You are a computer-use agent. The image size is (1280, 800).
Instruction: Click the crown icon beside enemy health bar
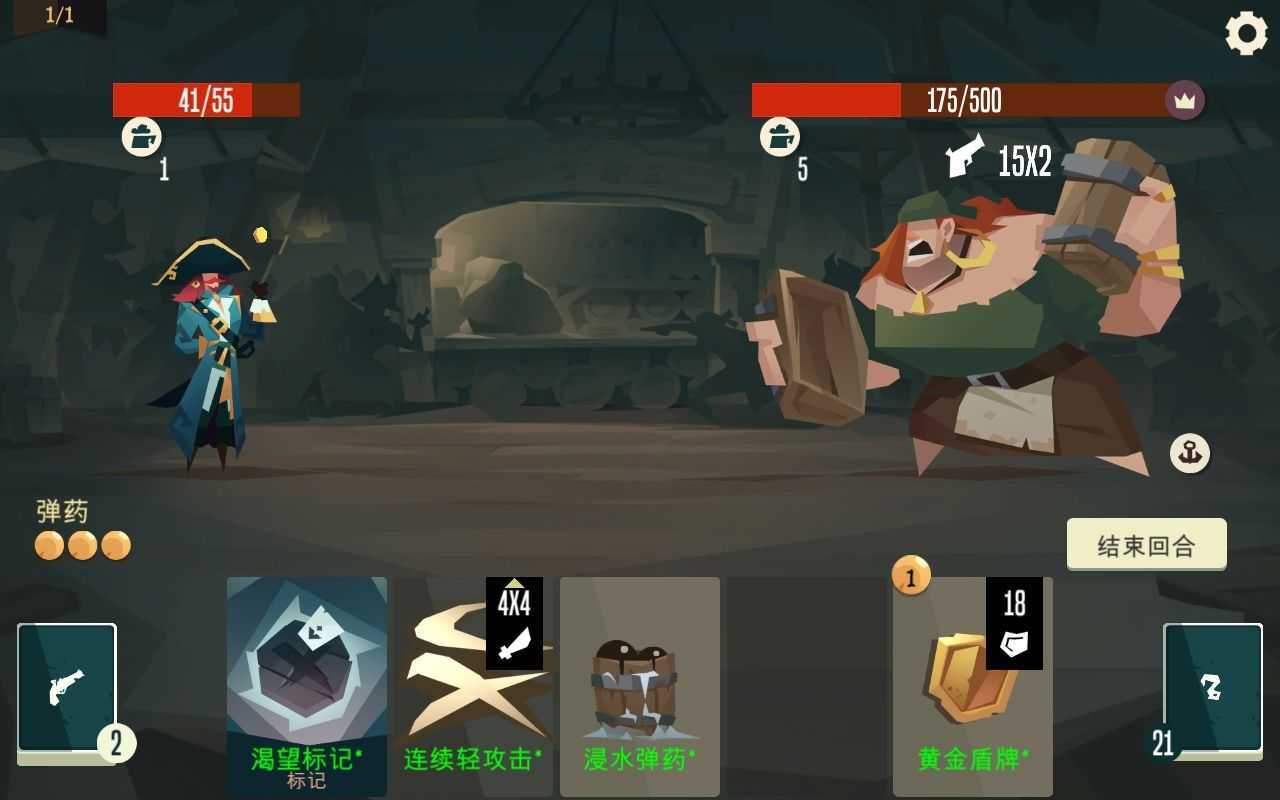(1184, 100)
